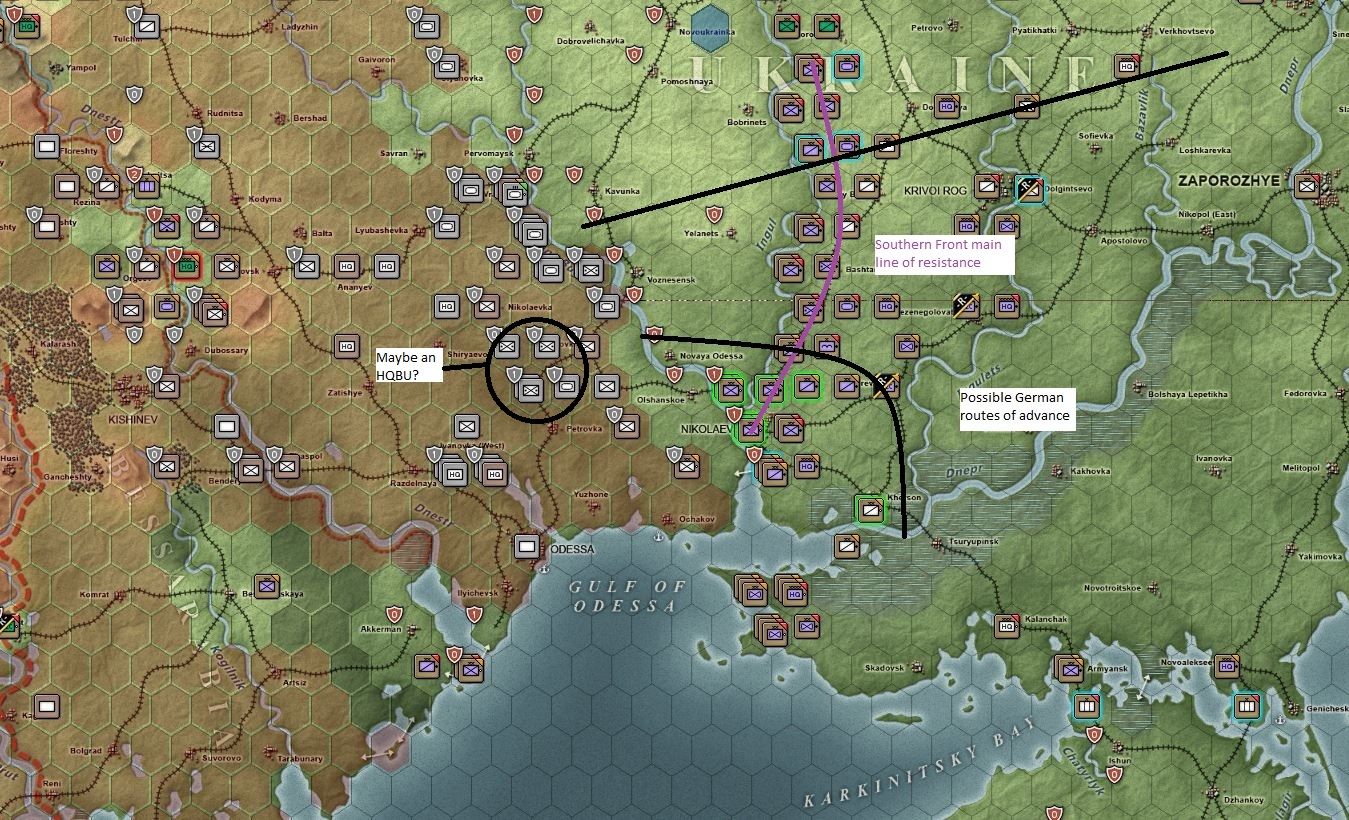This screenshot has height=820, width=1349.
Task: Toggle the fort level 1 shield at Nikolaev
Action: pyautogui.click(x=735, y=414)
